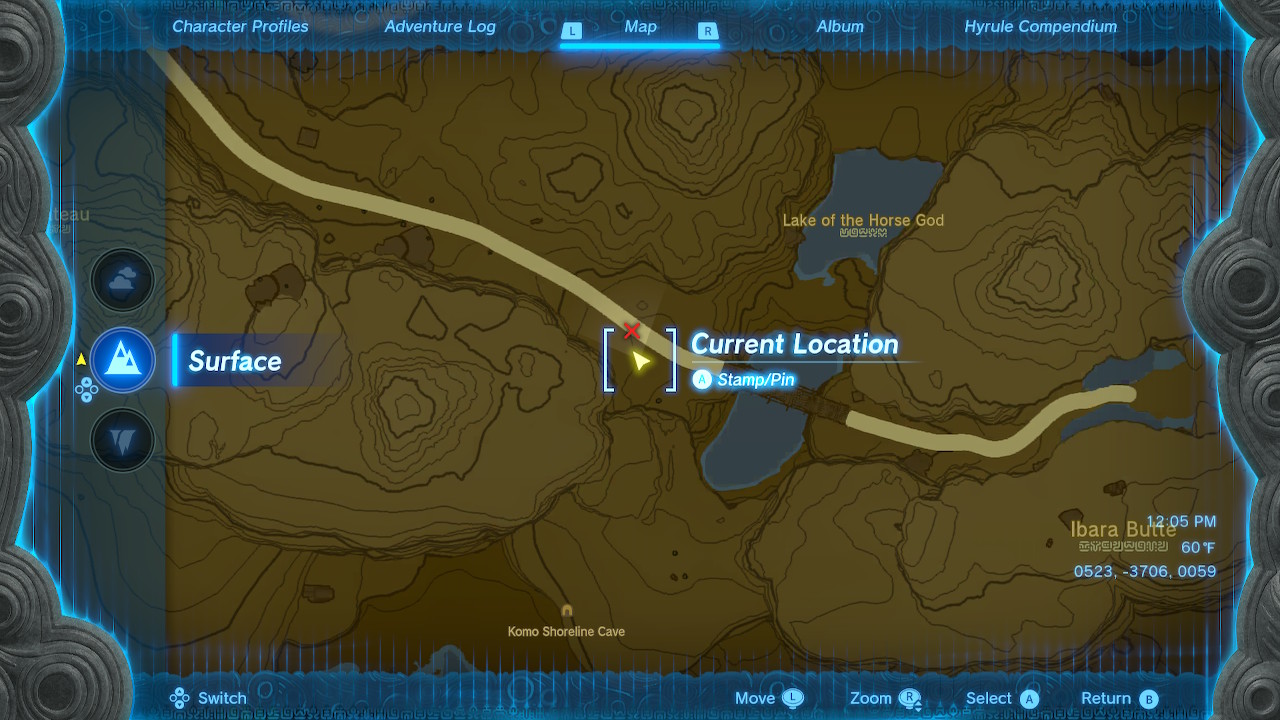The height and width of the screenshot is (720, 1280).
Task: Click the Switch control in the bottom bar
Action: [x=208, y=697]
